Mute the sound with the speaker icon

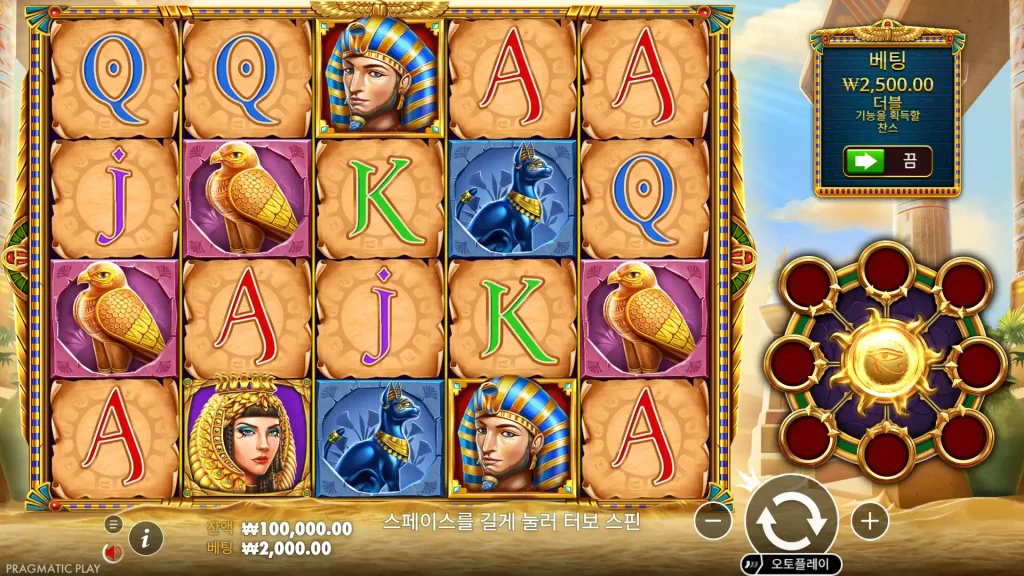click(x=113, y=552)
